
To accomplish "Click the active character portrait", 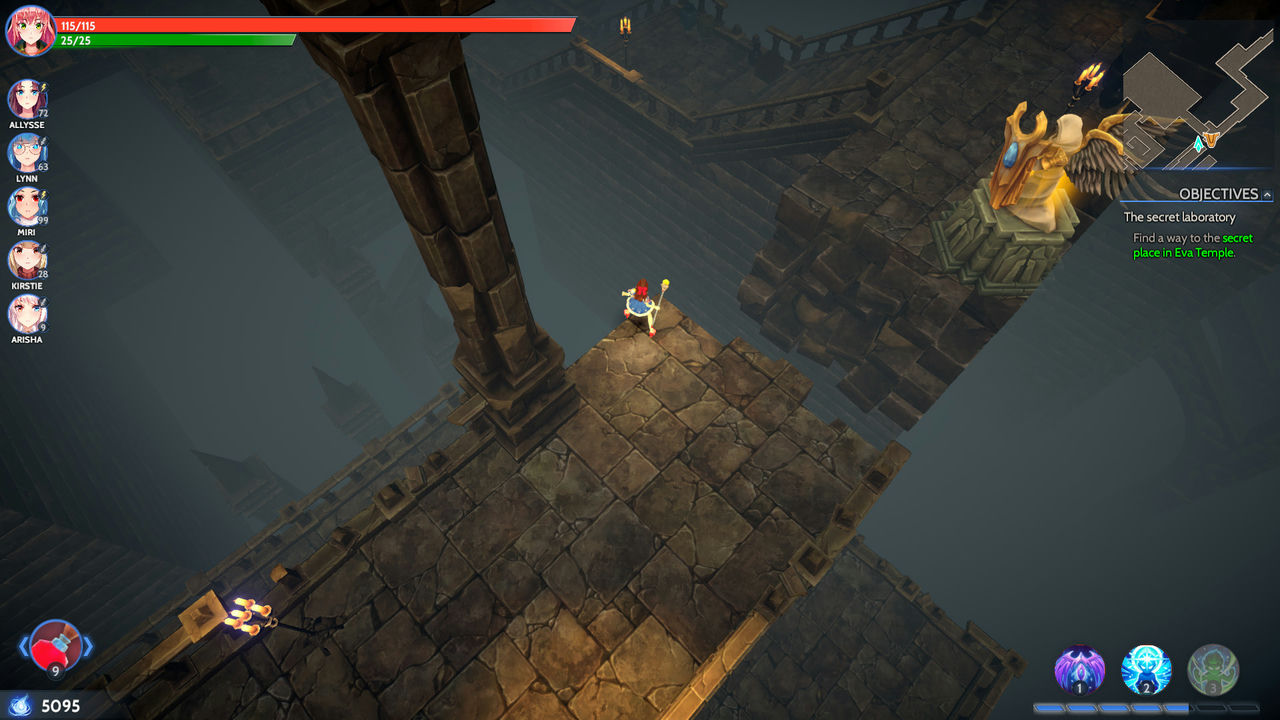I will [30, 30].
